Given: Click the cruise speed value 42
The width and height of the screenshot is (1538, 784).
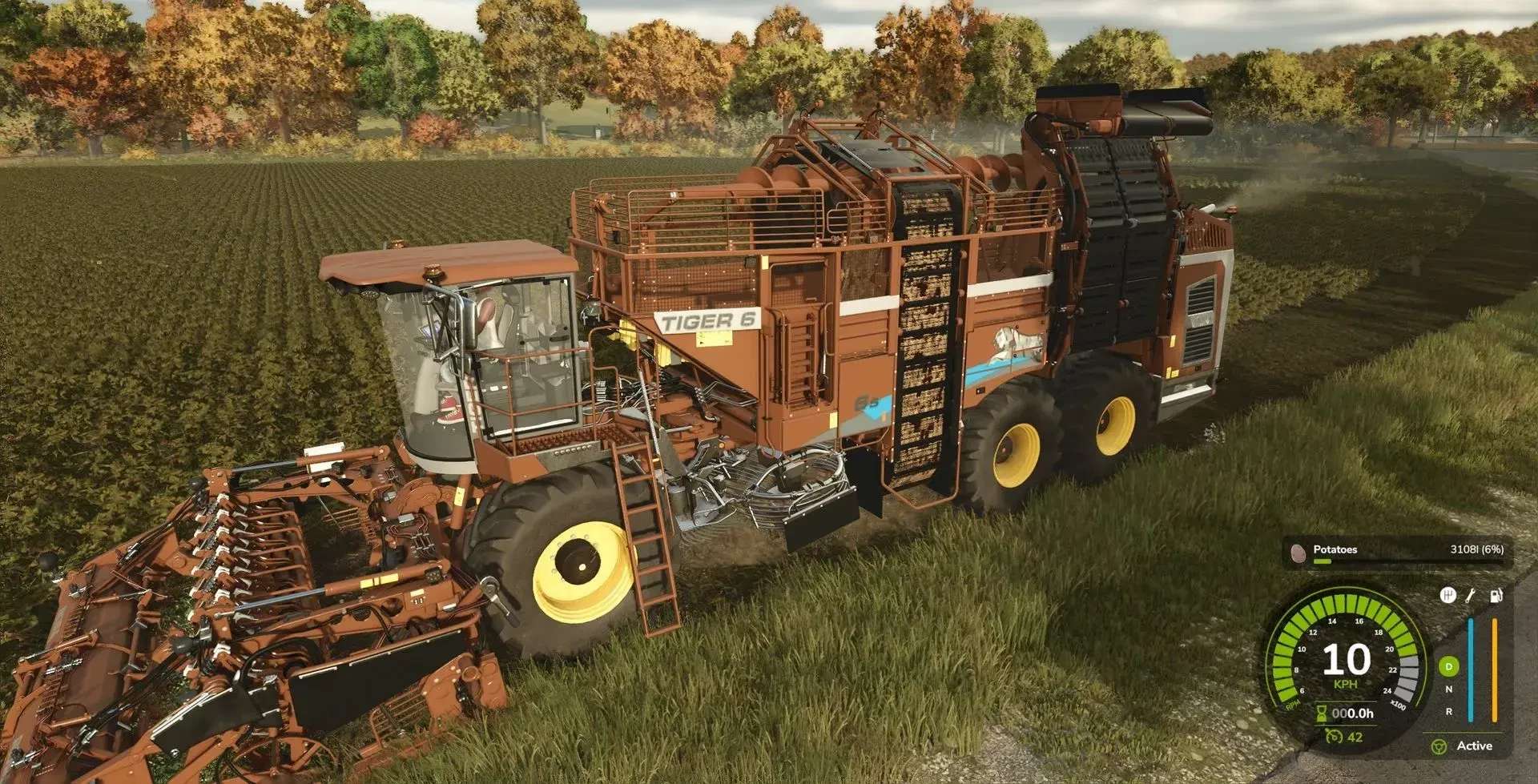Looking at the screenshot, I should (1355, 738).
